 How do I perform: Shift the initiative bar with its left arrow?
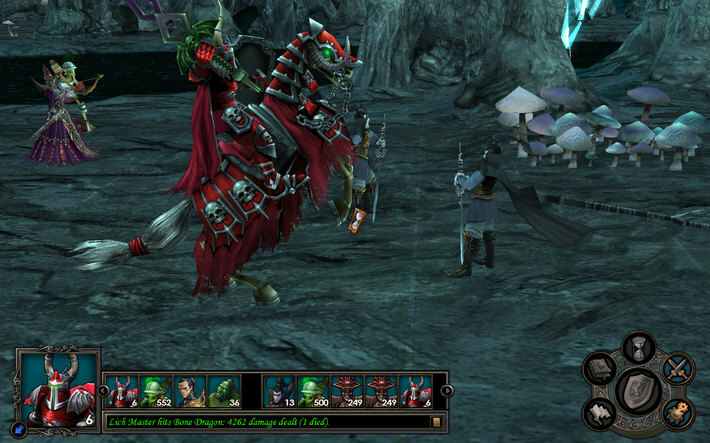(102, 390)
